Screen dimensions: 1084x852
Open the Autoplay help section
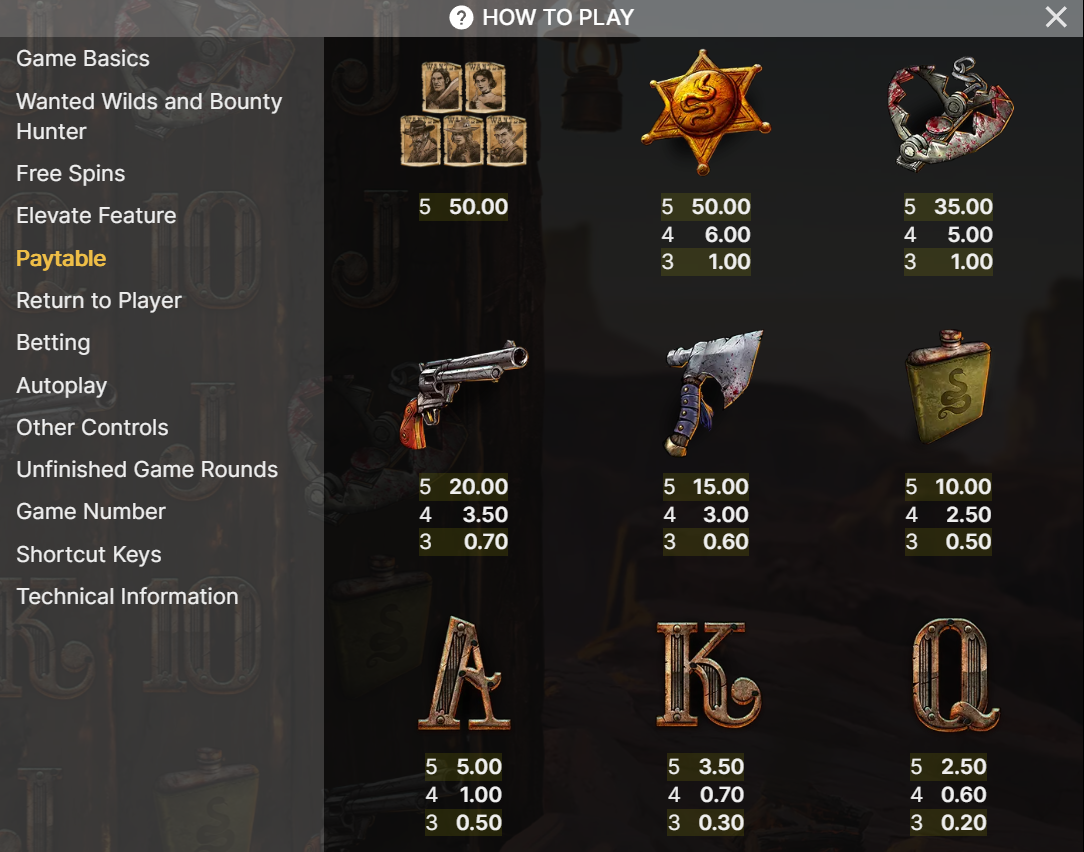tap(61, 386)
